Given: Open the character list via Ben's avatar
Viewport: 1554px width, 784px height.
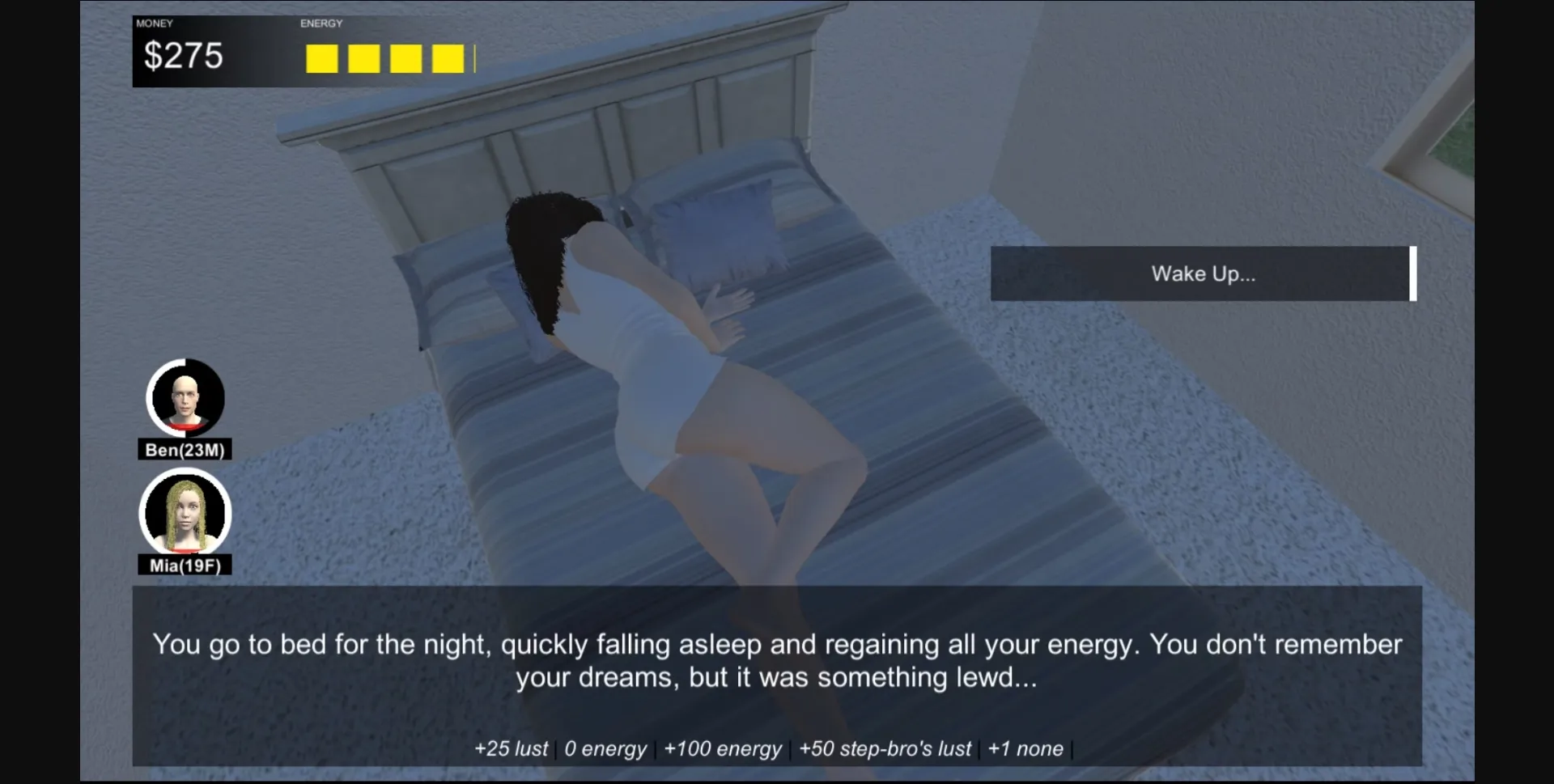Looking at the screenshot, I should (185, 398).
